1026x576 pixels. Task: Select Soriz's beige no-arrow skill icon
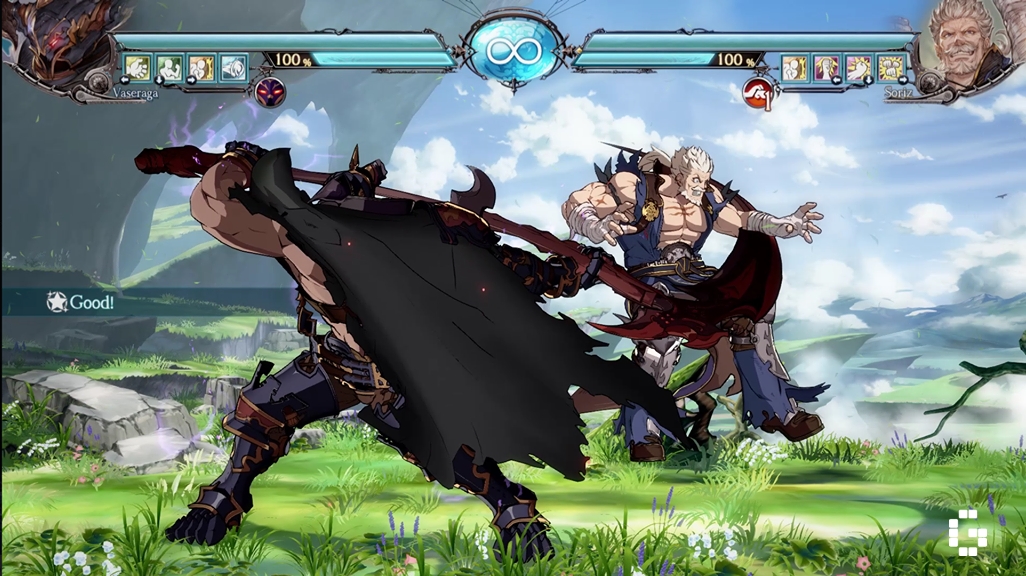click(x=794, y=67)
